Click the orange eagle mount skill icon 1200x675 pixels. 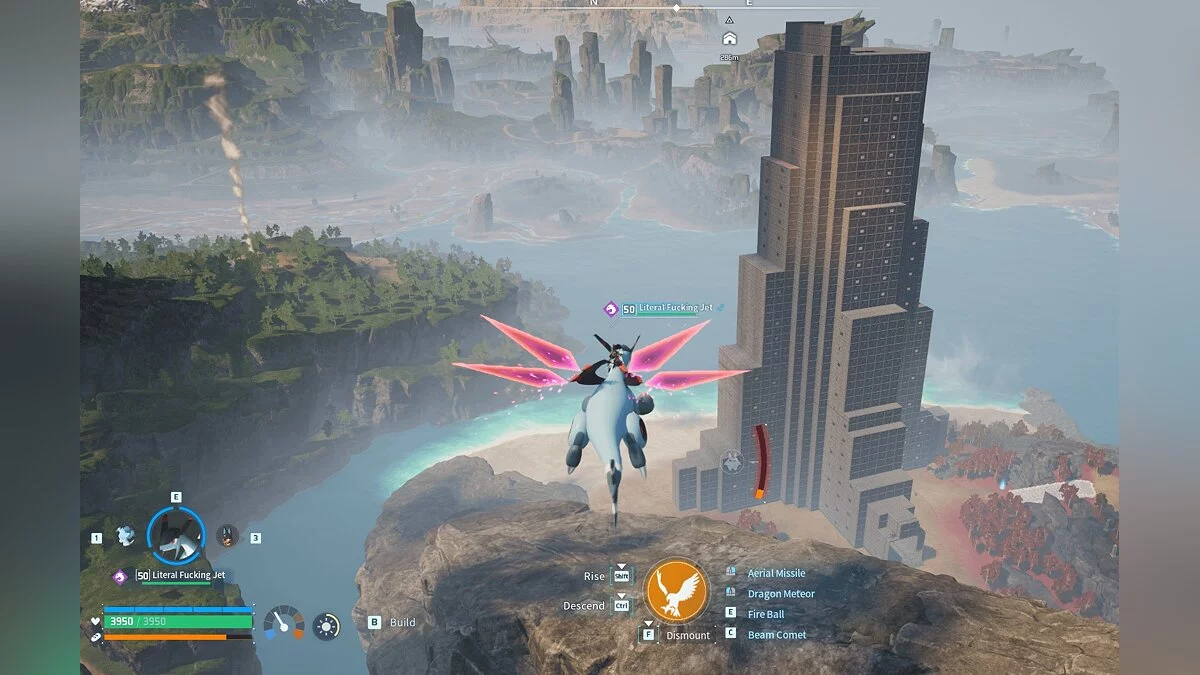[x=676, y=590]
